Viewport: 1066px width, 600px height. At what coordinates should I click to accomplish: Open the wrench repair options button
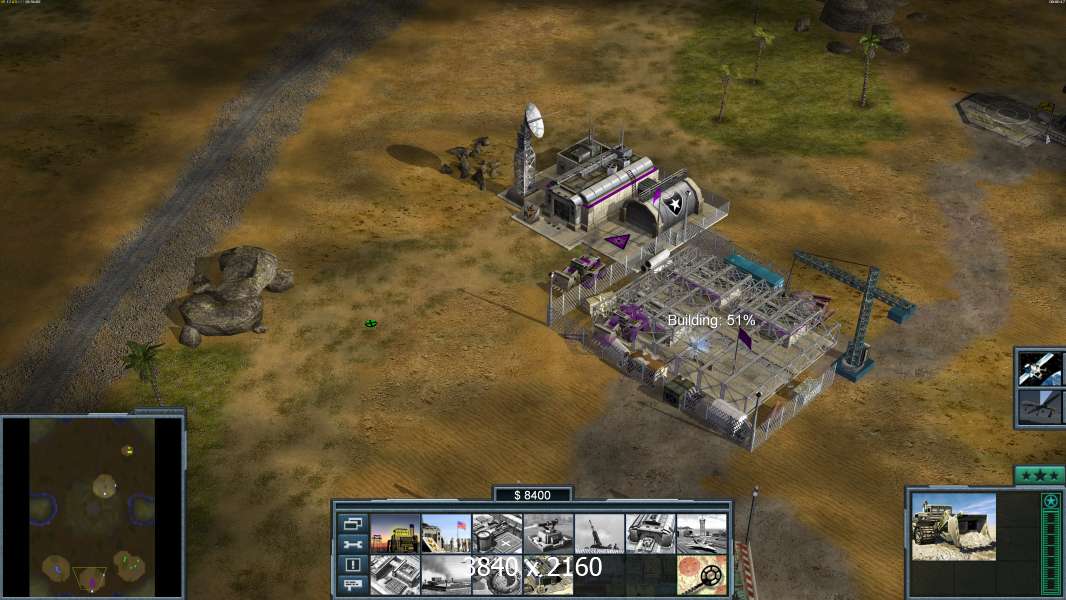click(x=352, y=544)
